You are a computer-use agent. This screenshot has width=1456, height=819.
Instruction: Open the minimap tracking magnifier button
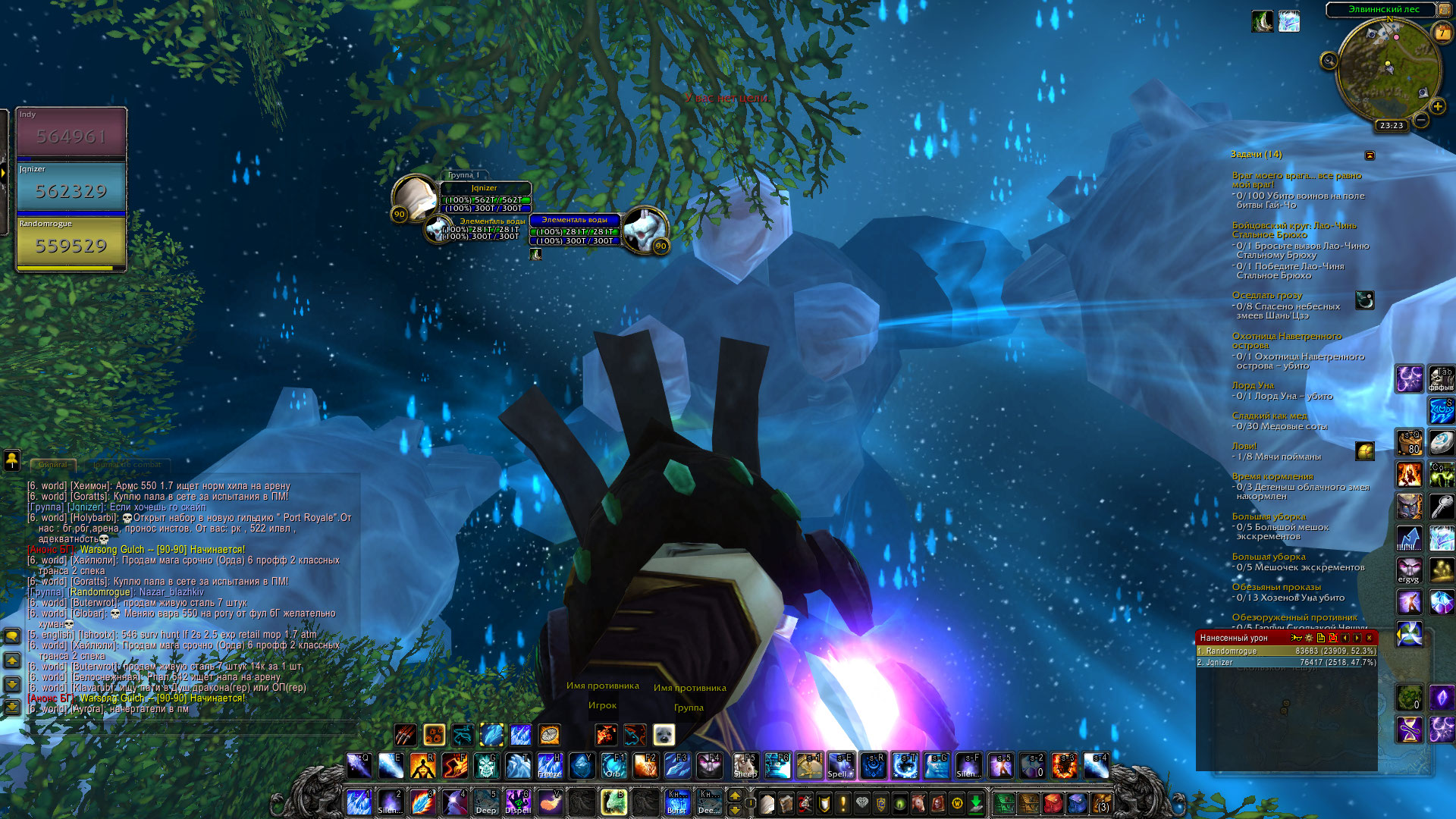coord(1329,61)
